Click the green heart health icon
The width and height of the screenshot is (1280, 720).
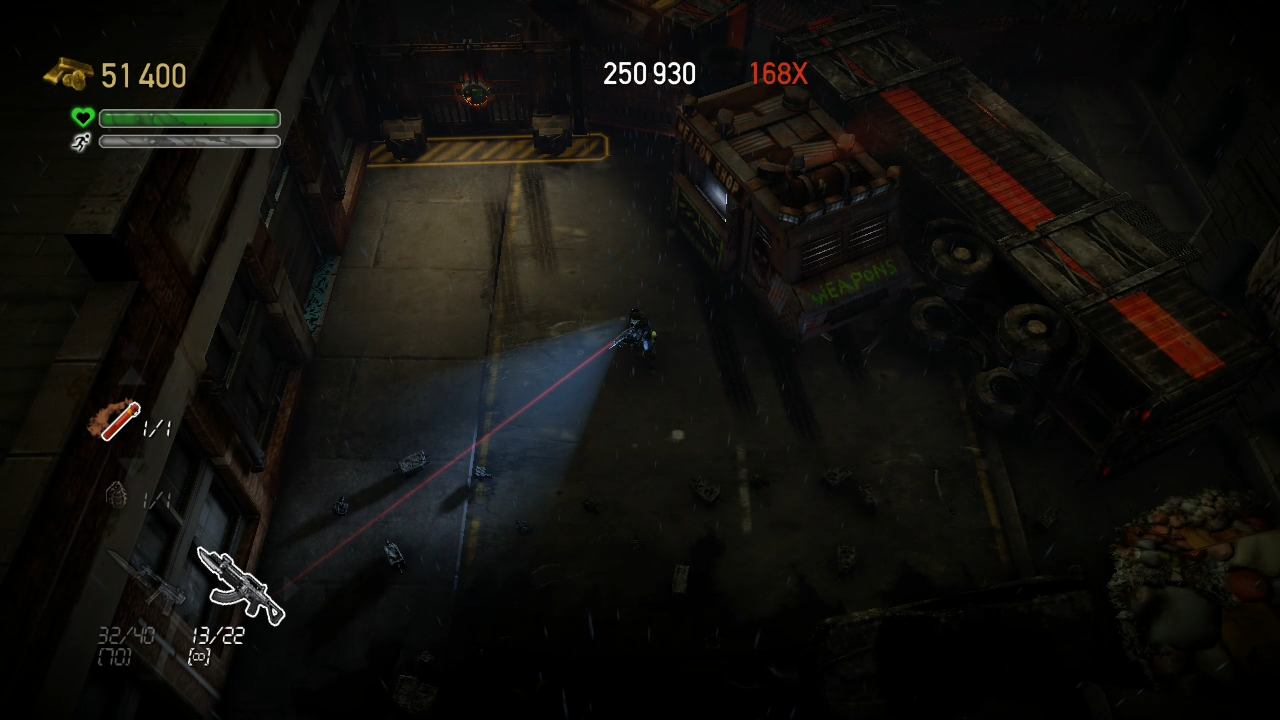coord(82,118)
